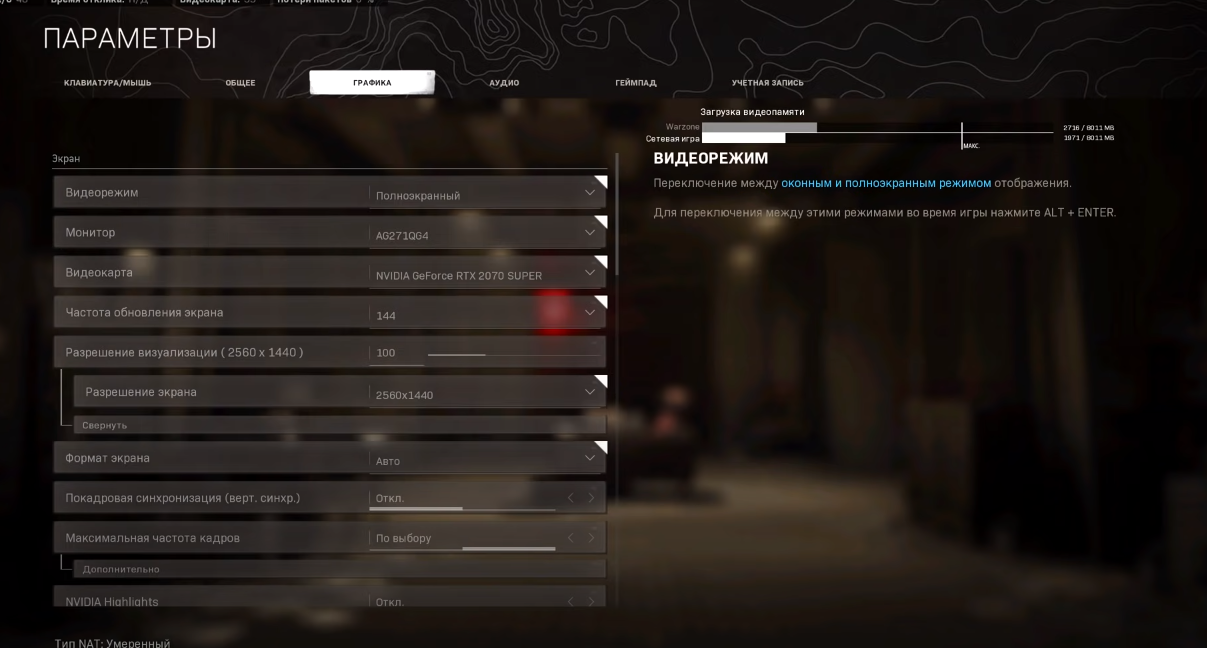Expand the Монитор dropdown

(486, 234)
